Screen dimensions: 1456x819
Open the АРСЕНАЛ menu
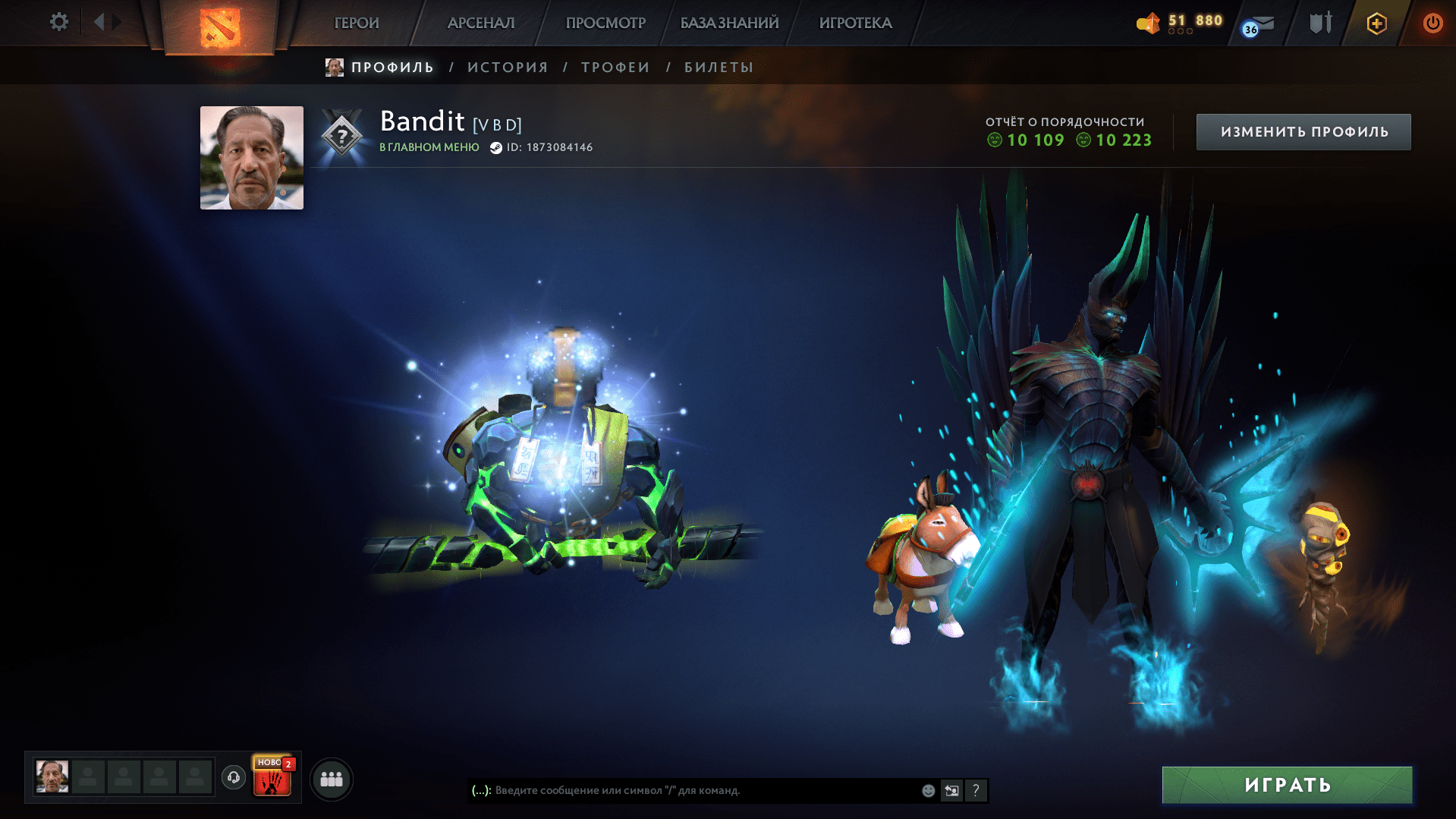[x=480, y=23]
